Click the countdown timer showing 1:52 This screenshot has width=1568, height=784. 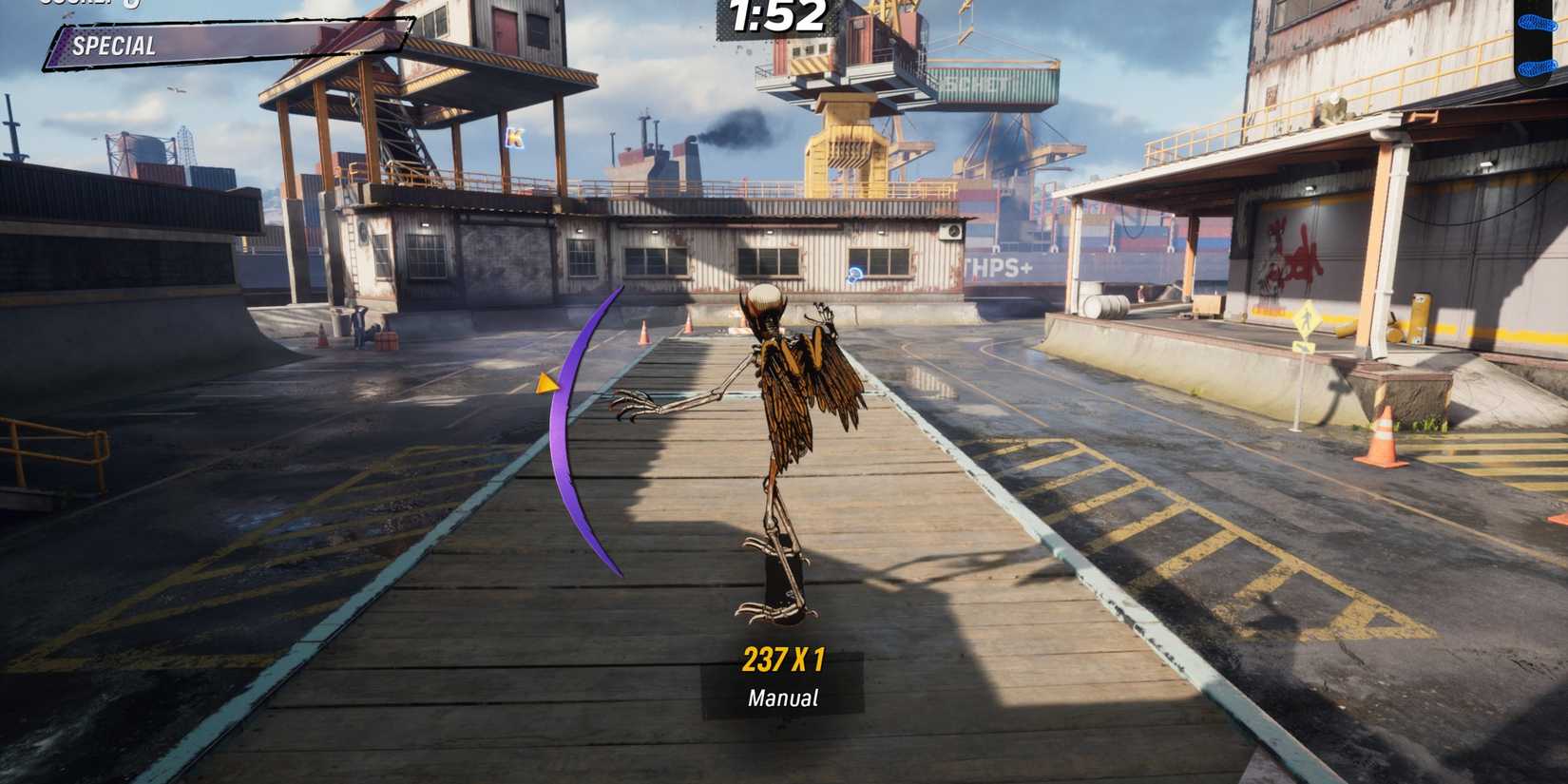tap(774, 14)
